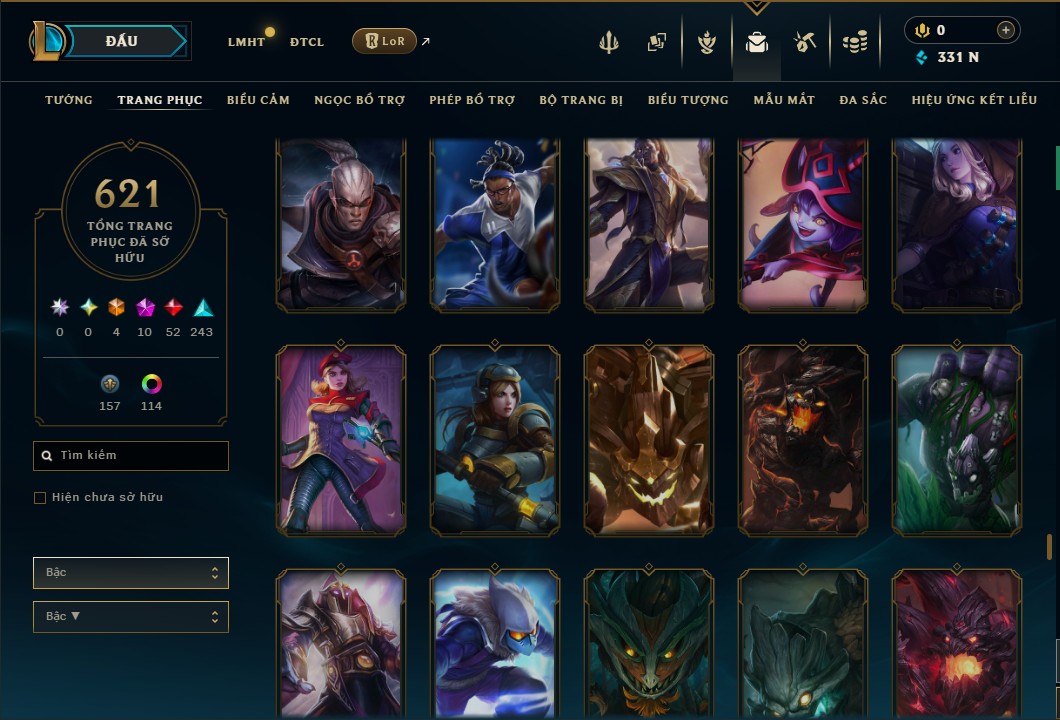Select the red-hat Lulu skin card
This screenshot has height=720, width=1060.
tap(803, 225)
